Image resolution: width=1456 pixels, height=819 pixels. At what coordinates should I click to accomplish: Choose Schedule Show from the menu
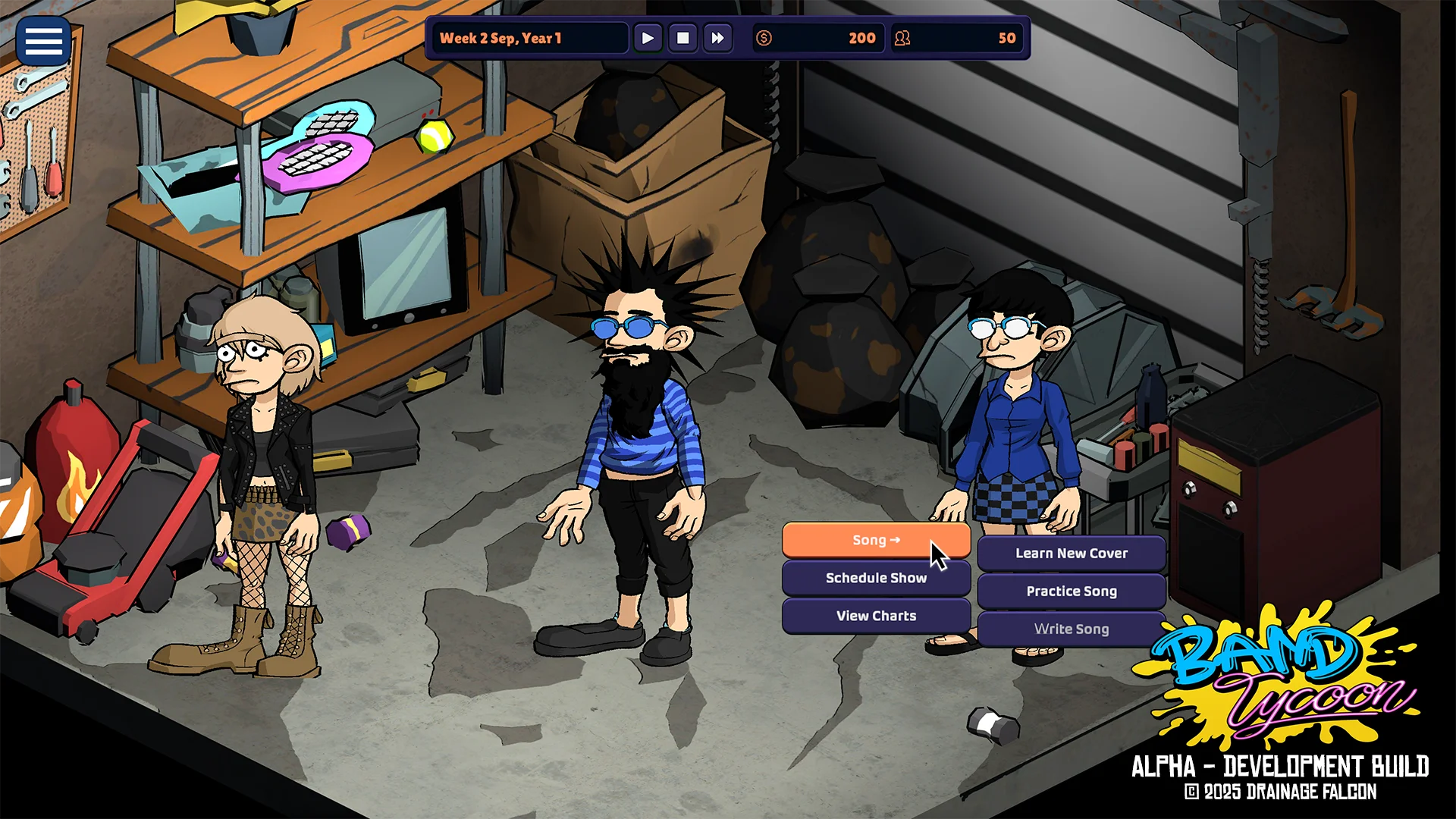tap(876, 578)
